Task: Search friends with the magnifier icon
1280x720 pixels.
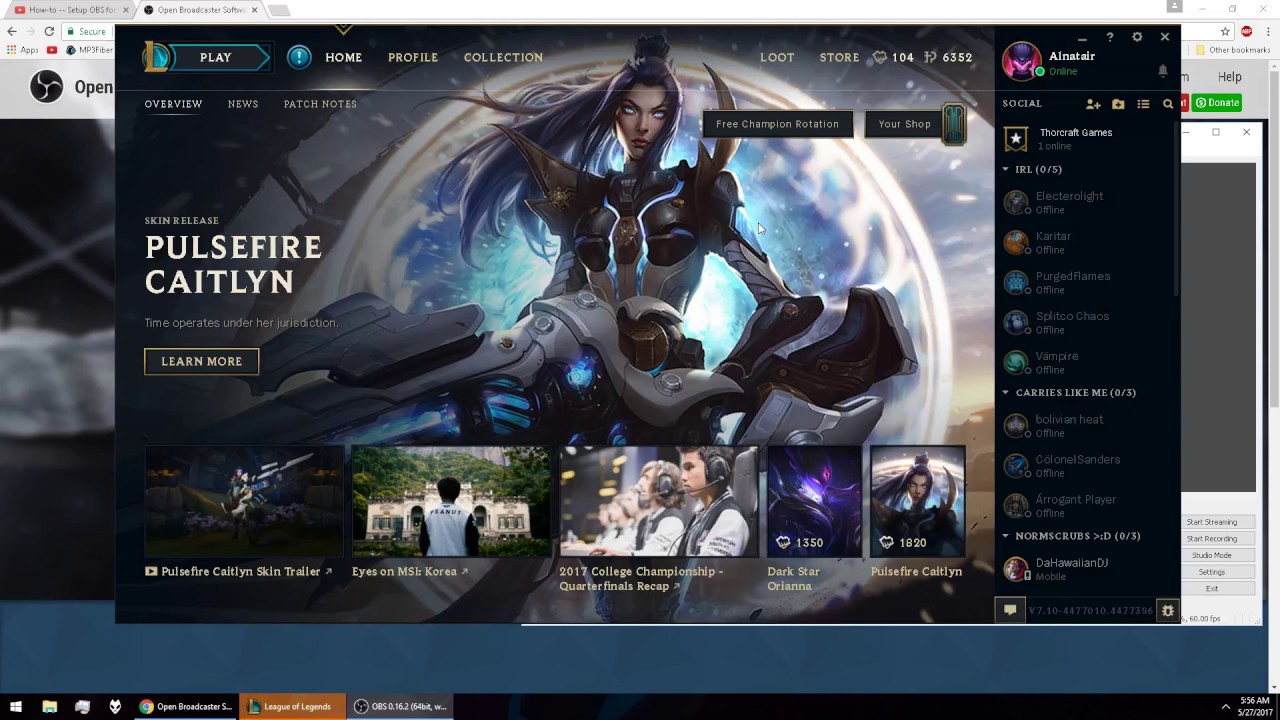Action: point(1168,104)
